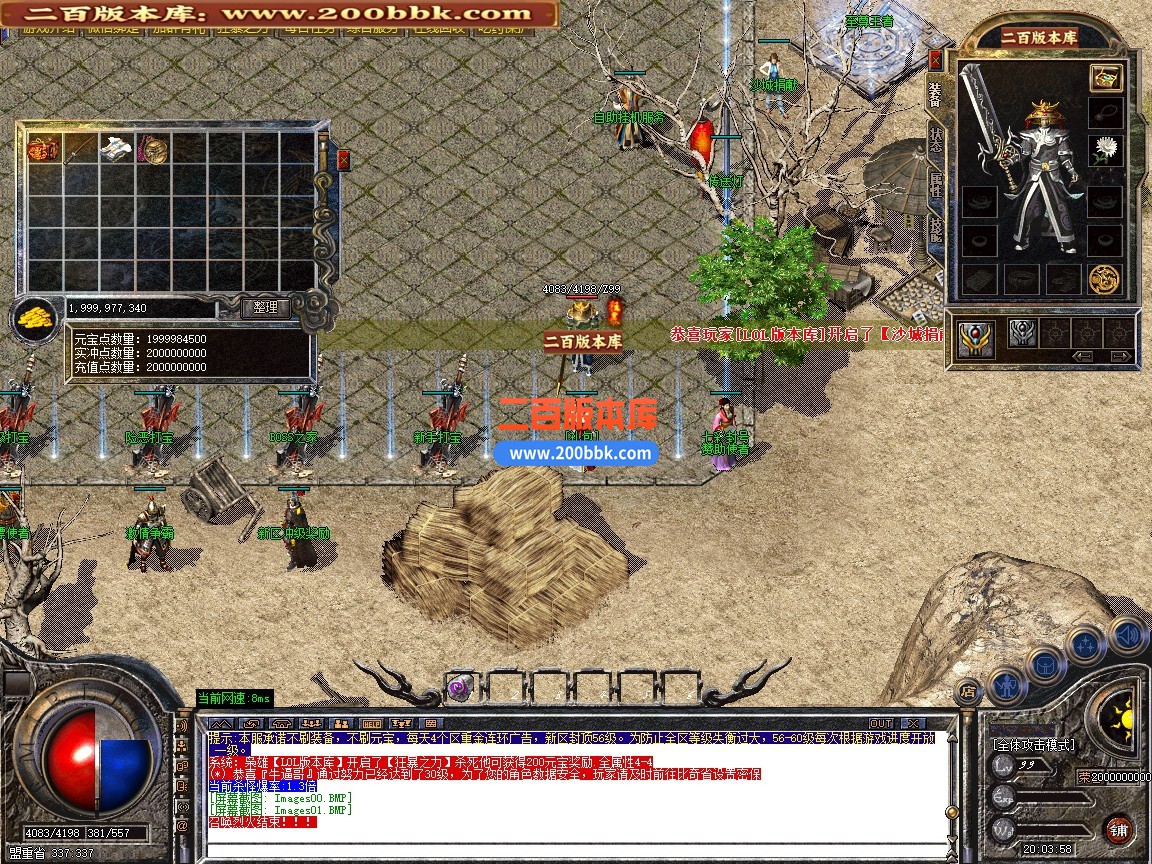Toggle the blue speaker sound button

pos(1127,634)
